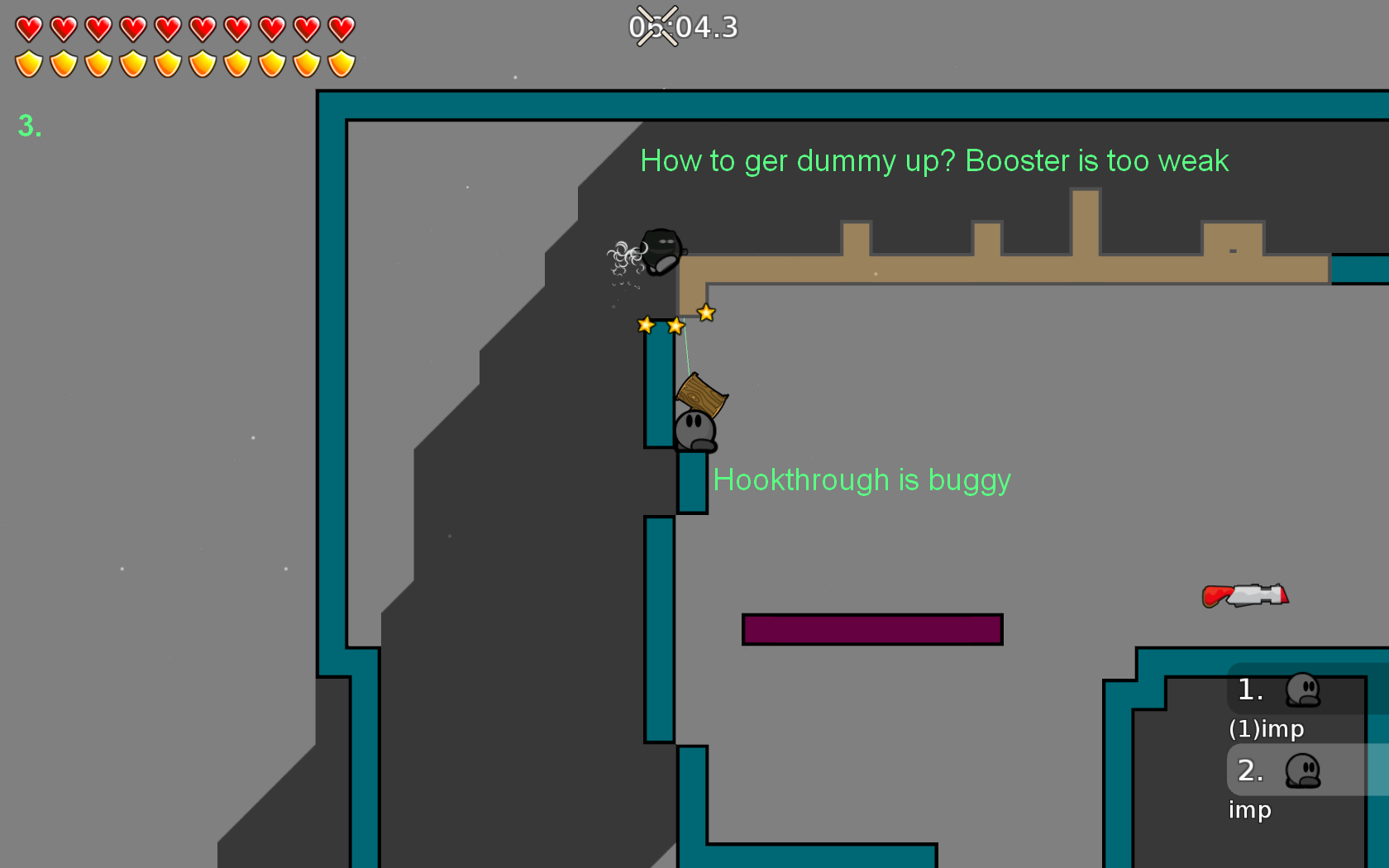Image resolution: width=1389 pixels, height=868 pixels.
Task: Click the last heart in the health row
Action: [x=340, y=28]
